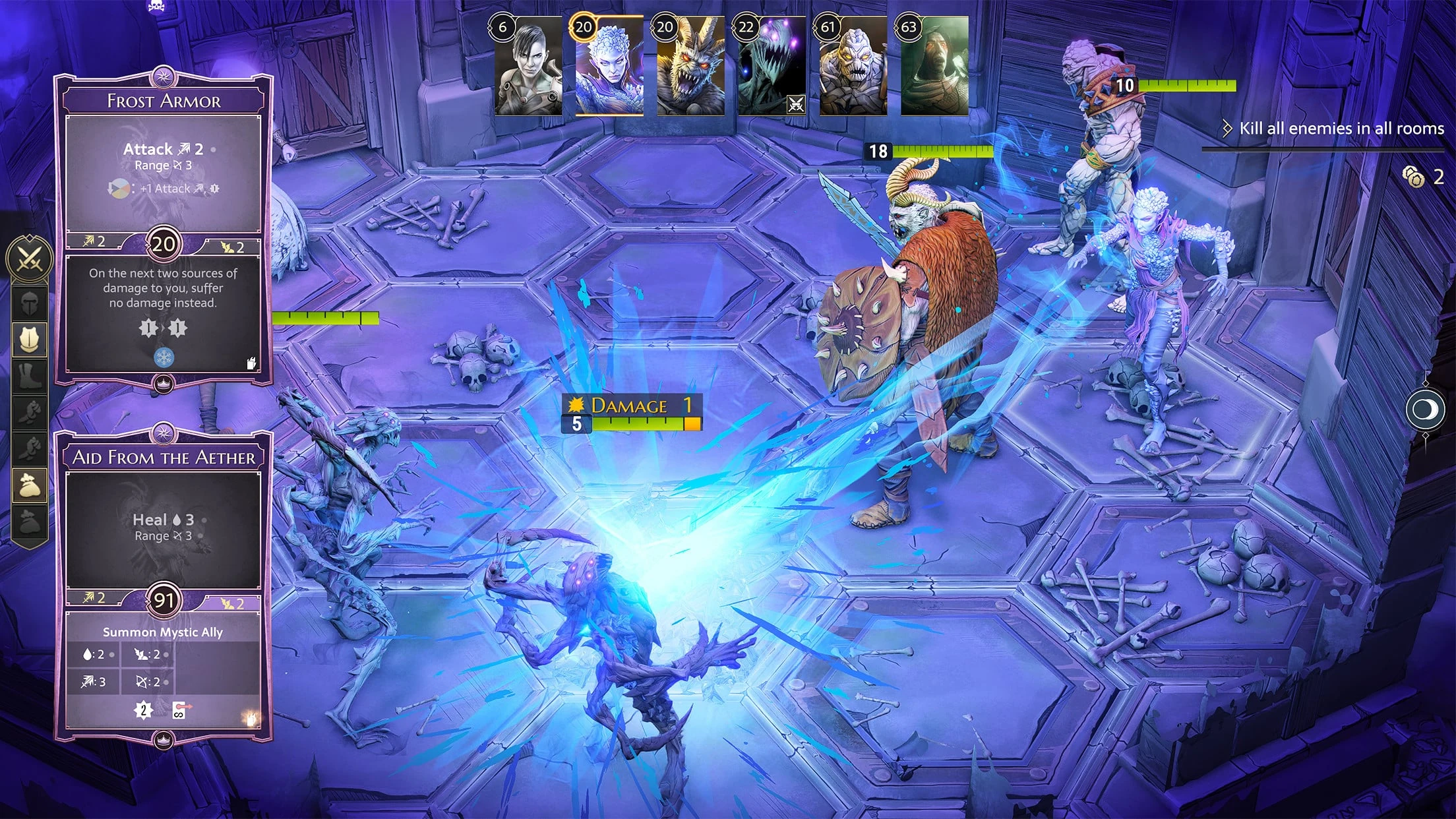Screen dimensions: 1456x819
Task: Click the crescent moon button on right edge
Action: [x=1424, y=409]
